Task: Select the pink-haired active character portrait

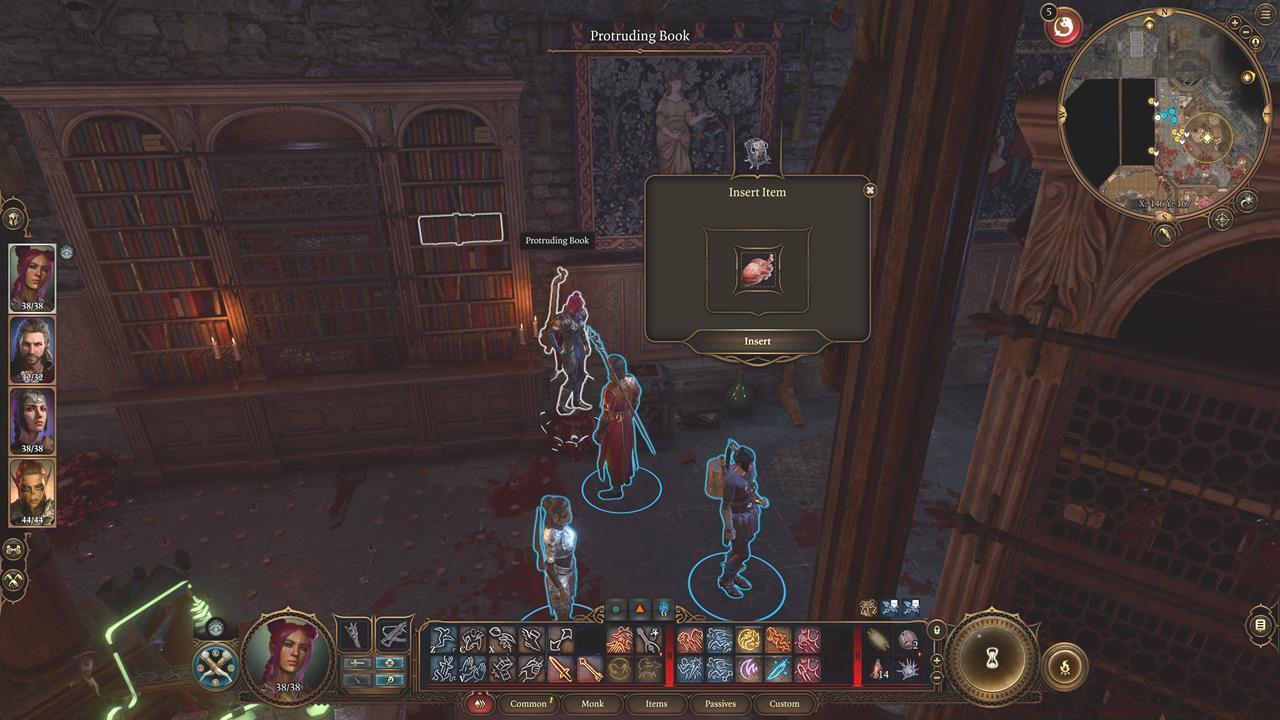Action: (x=32, y=277)
